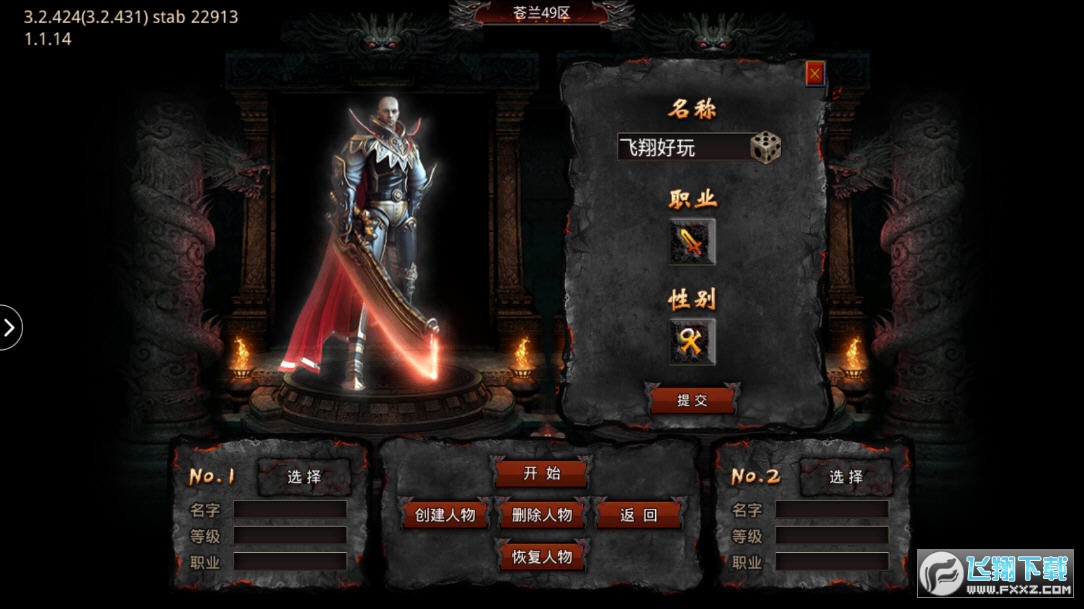Click the 苍兰49区 server label

[541, 13]
